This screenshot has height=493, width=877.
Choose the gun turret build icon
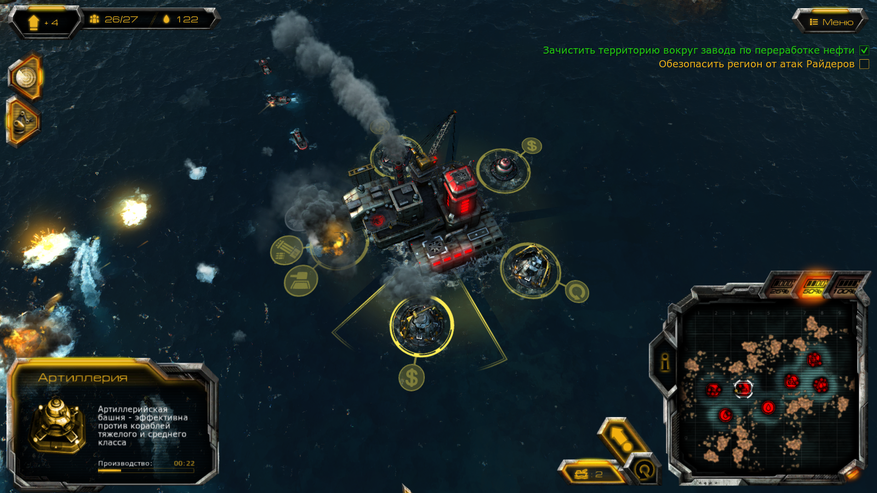300,280
